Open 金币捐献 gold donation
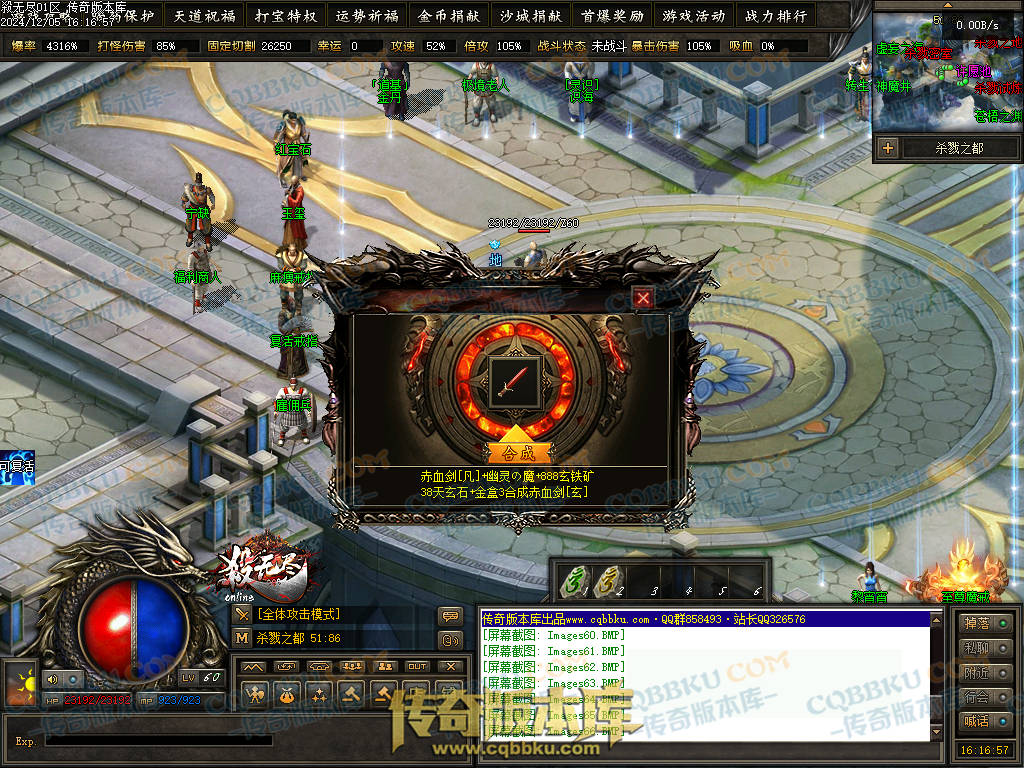Viewport: 1024px width, 768px height. pyautogui.click(x=449, y=16)
